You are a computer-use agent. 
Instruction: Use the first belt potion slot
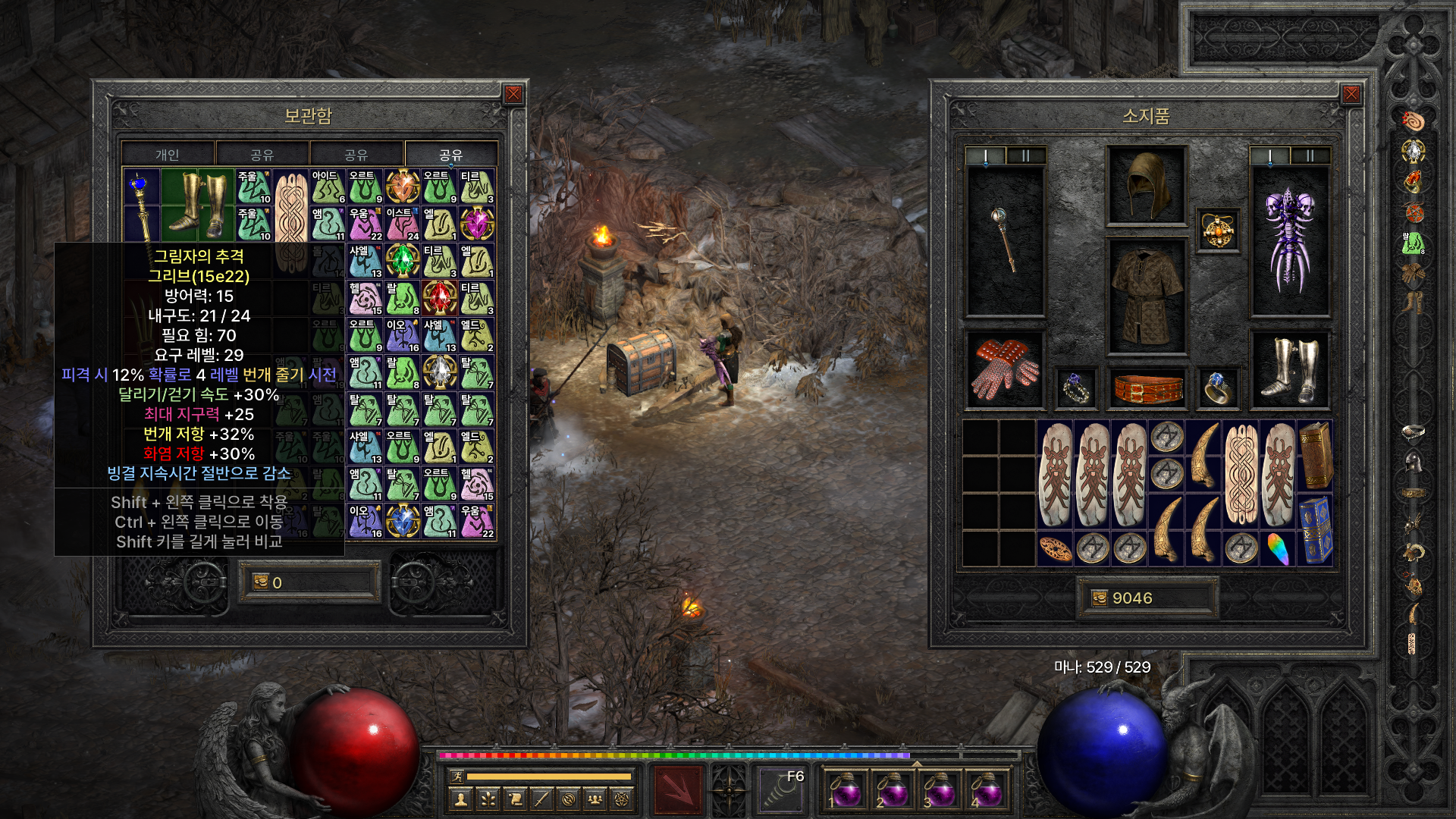(x=846, y=790)
